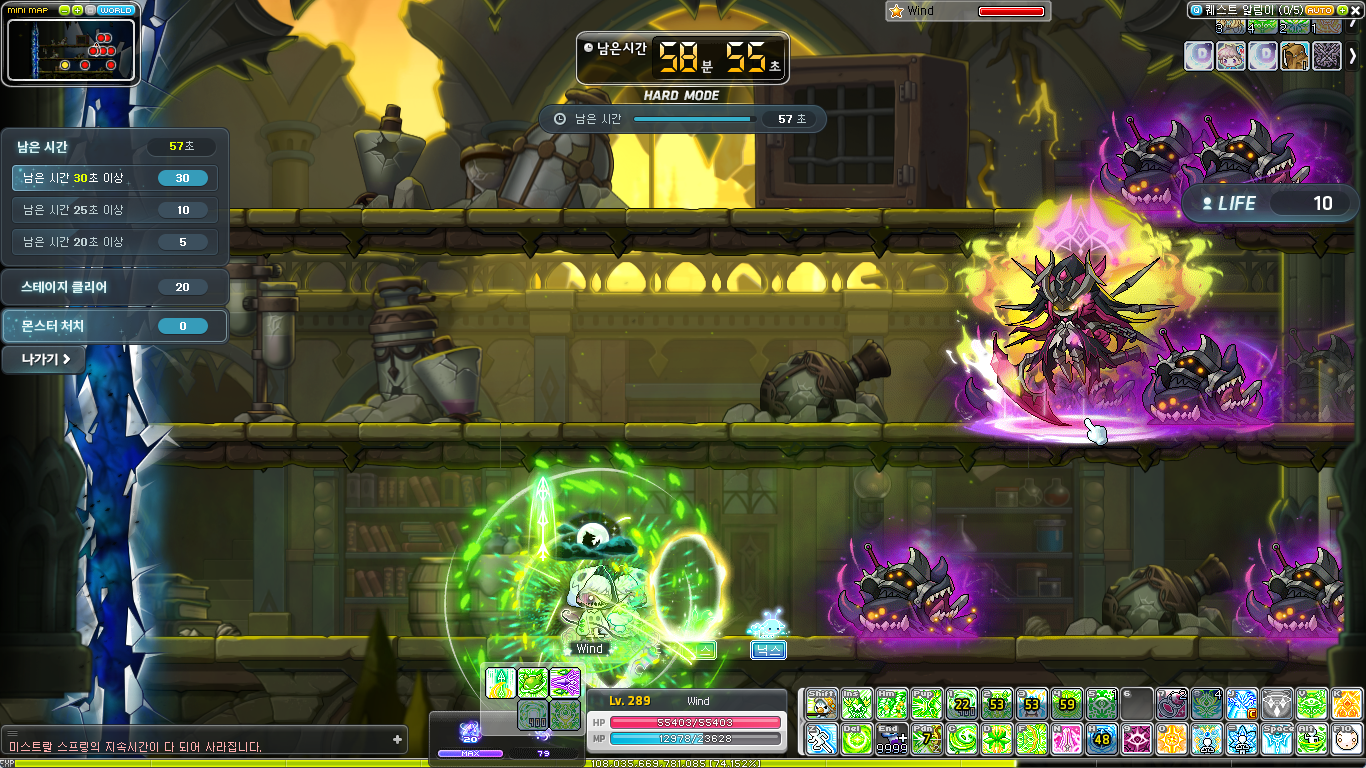Click the pink-haired character buff icon
1366x768 pixels.
pos(1230,56)
